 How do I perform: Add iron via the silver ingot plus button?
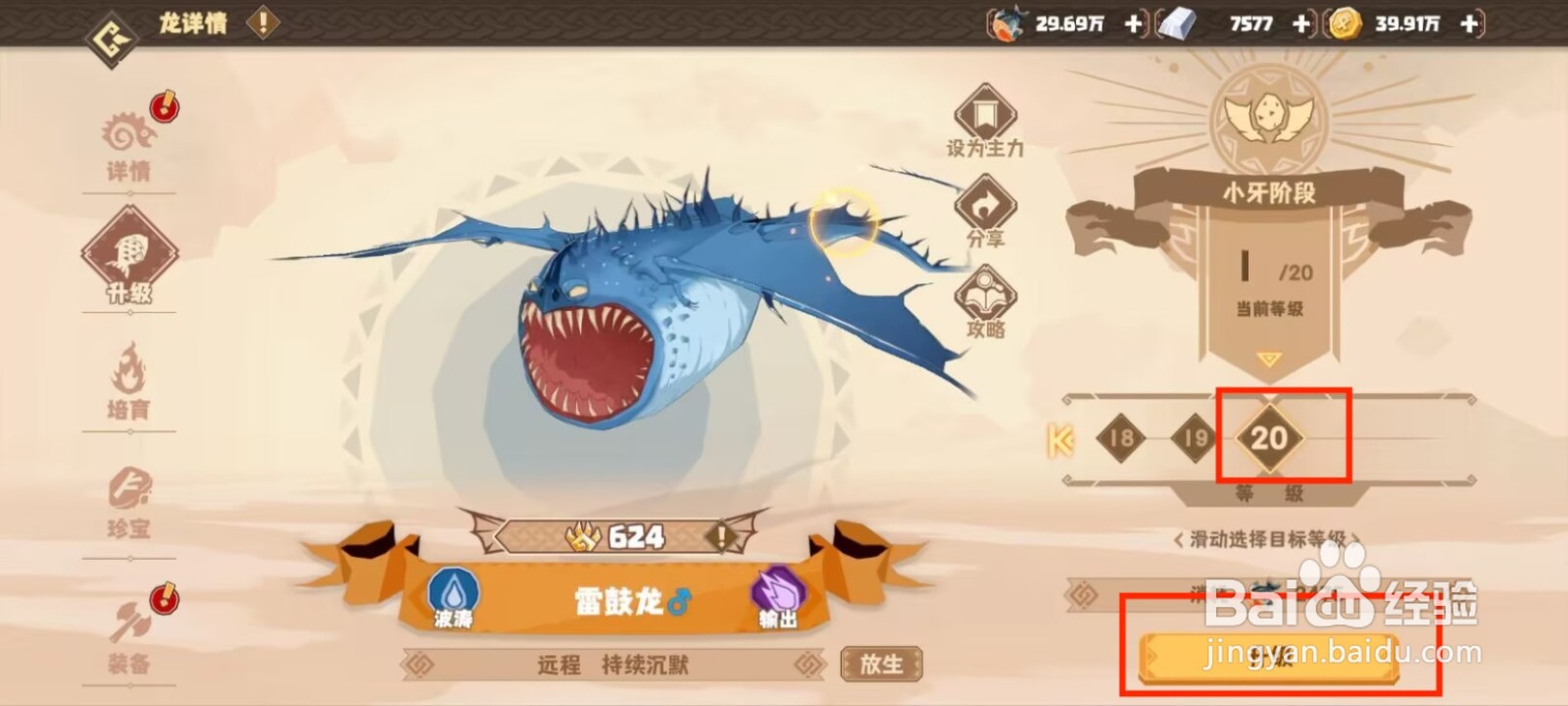click(1300, 24)
